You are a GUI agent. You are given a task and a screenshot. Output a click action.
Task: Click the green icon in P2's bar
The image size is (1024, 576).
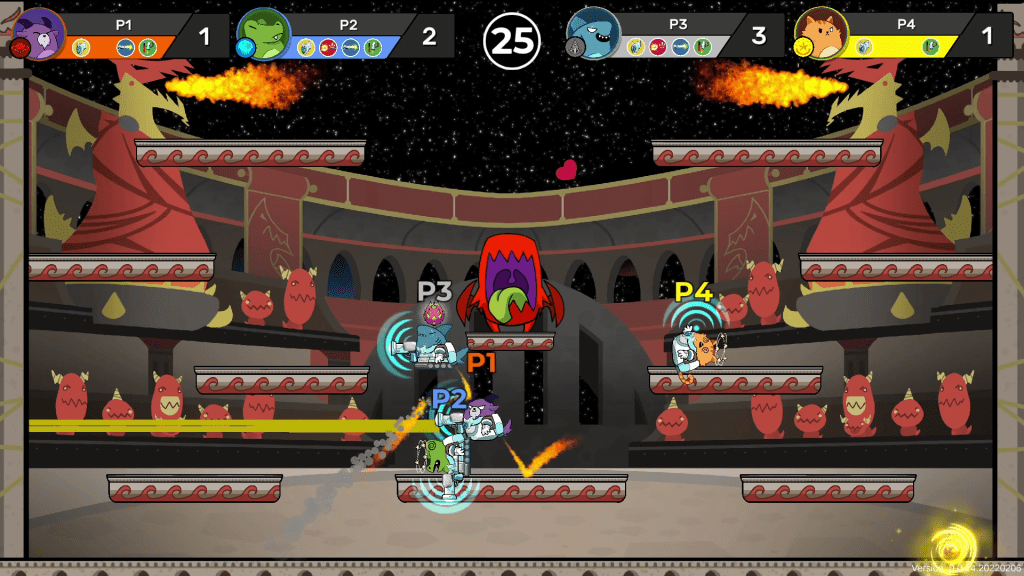(372, 46)
